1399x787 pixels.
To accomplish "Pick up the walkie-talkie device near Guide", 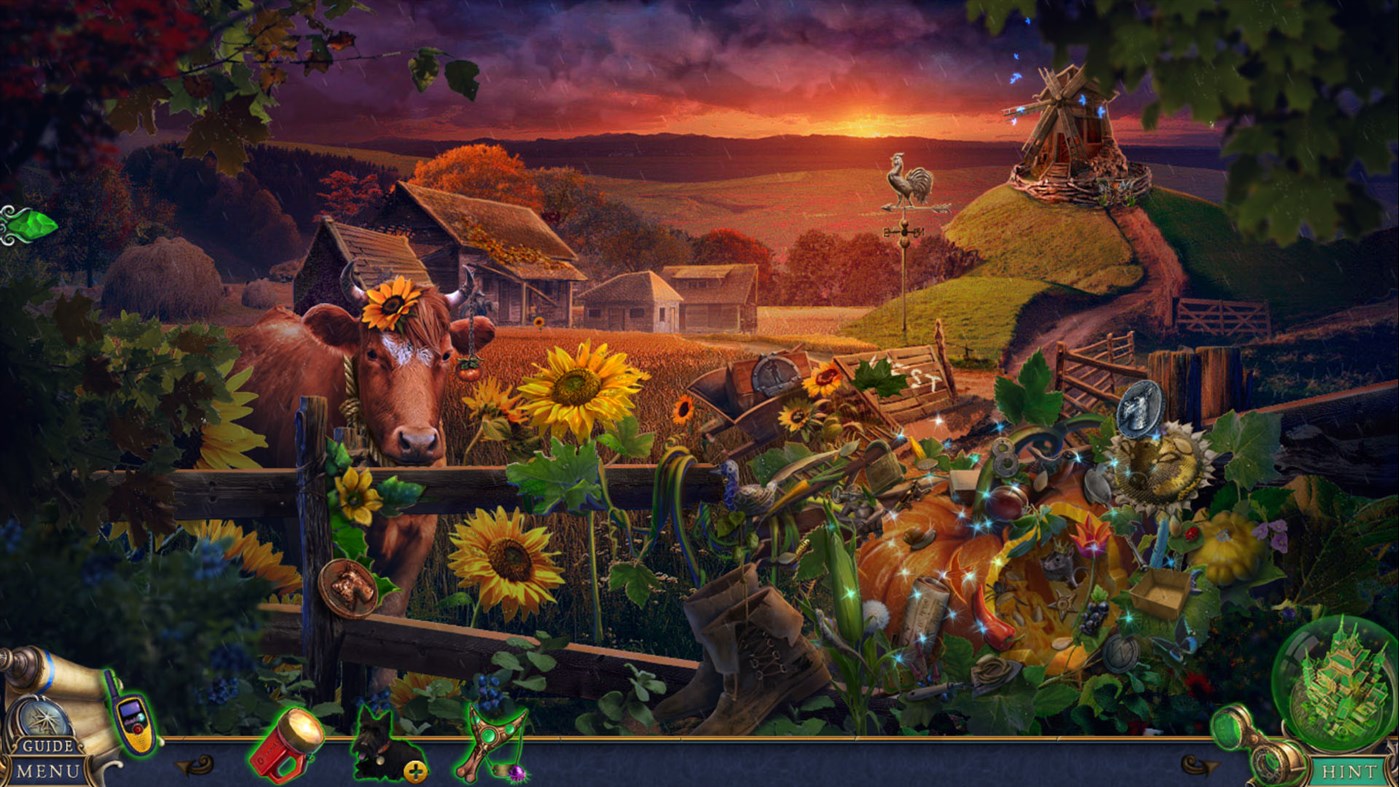I will click(x=131, y=717).
